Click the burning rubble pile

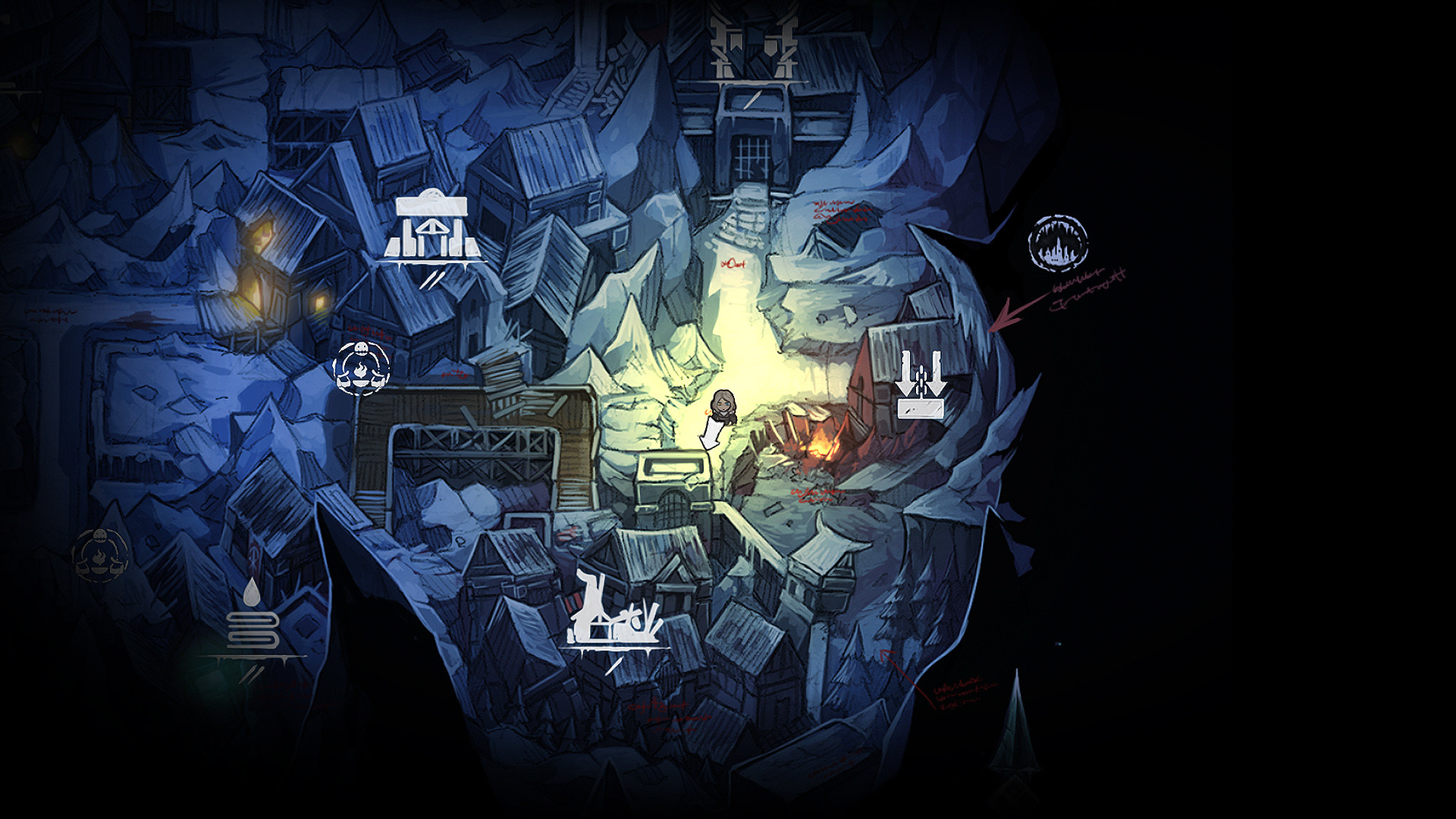click(x=819, y=447)
